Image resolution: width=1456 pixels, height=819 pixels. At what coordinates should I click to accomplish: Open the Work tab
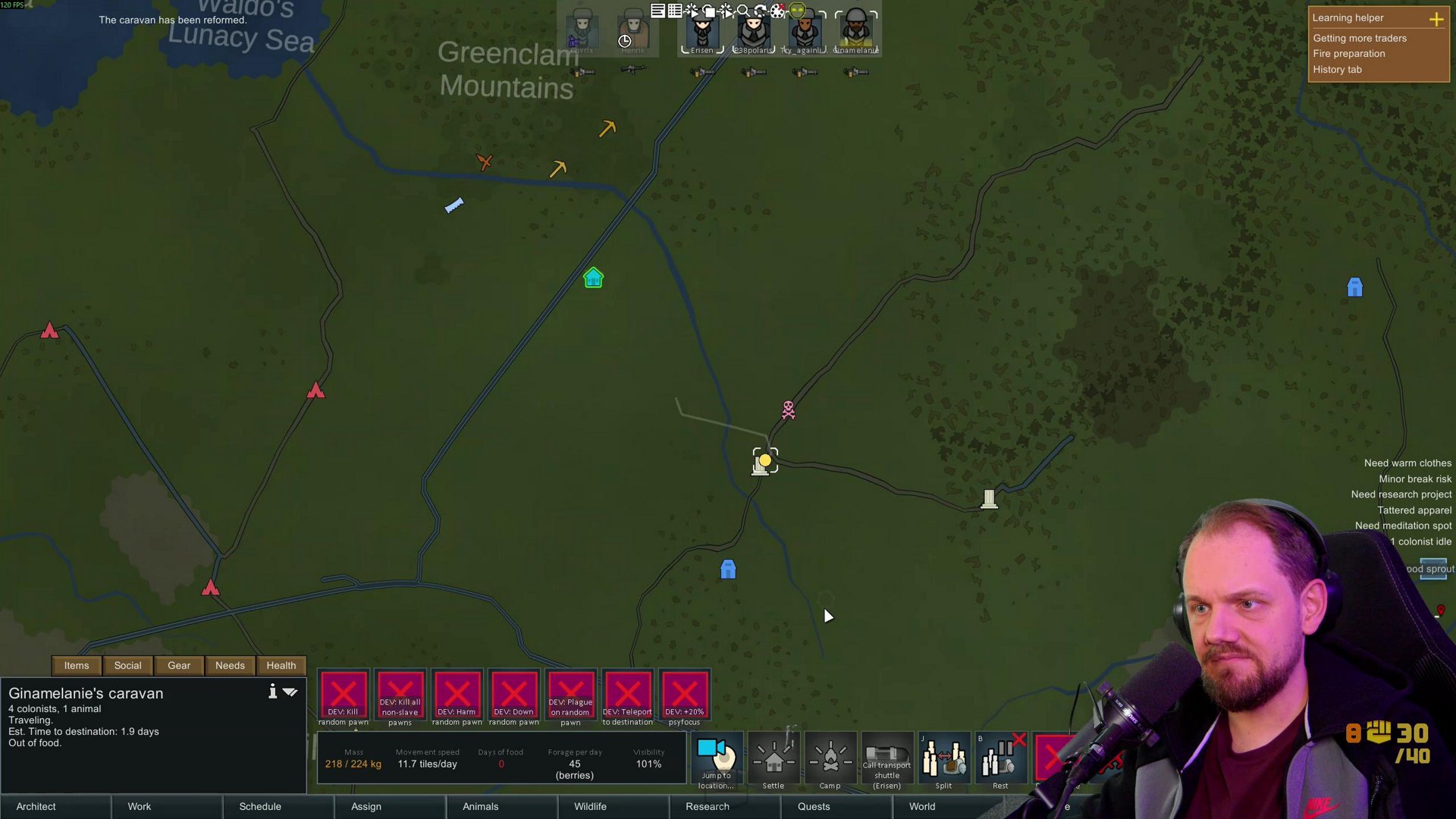(x=140, y=806)
